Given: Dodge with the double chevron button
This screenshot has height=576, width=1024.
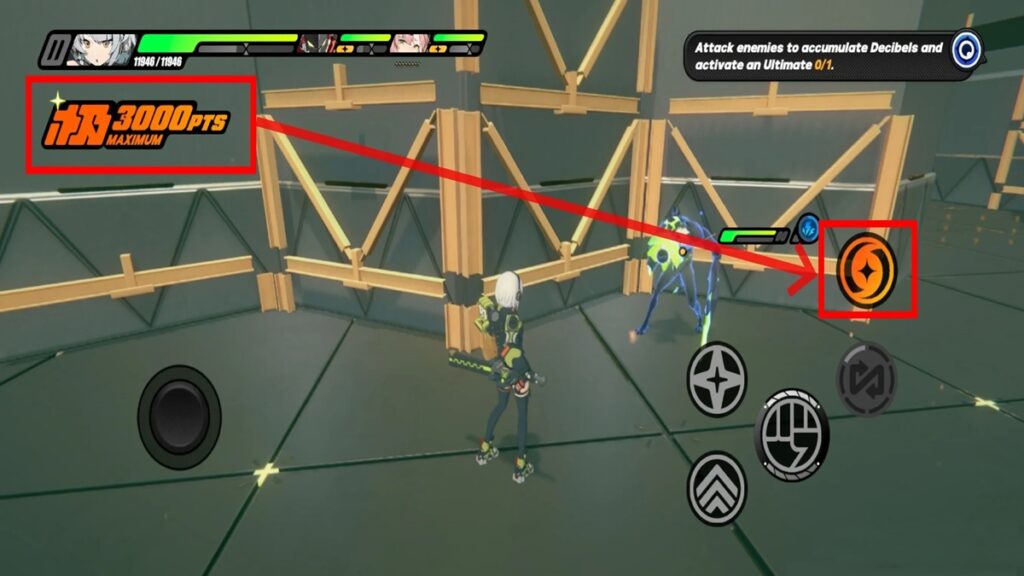Looking at the screenshot, I should (x=716, y=488).
